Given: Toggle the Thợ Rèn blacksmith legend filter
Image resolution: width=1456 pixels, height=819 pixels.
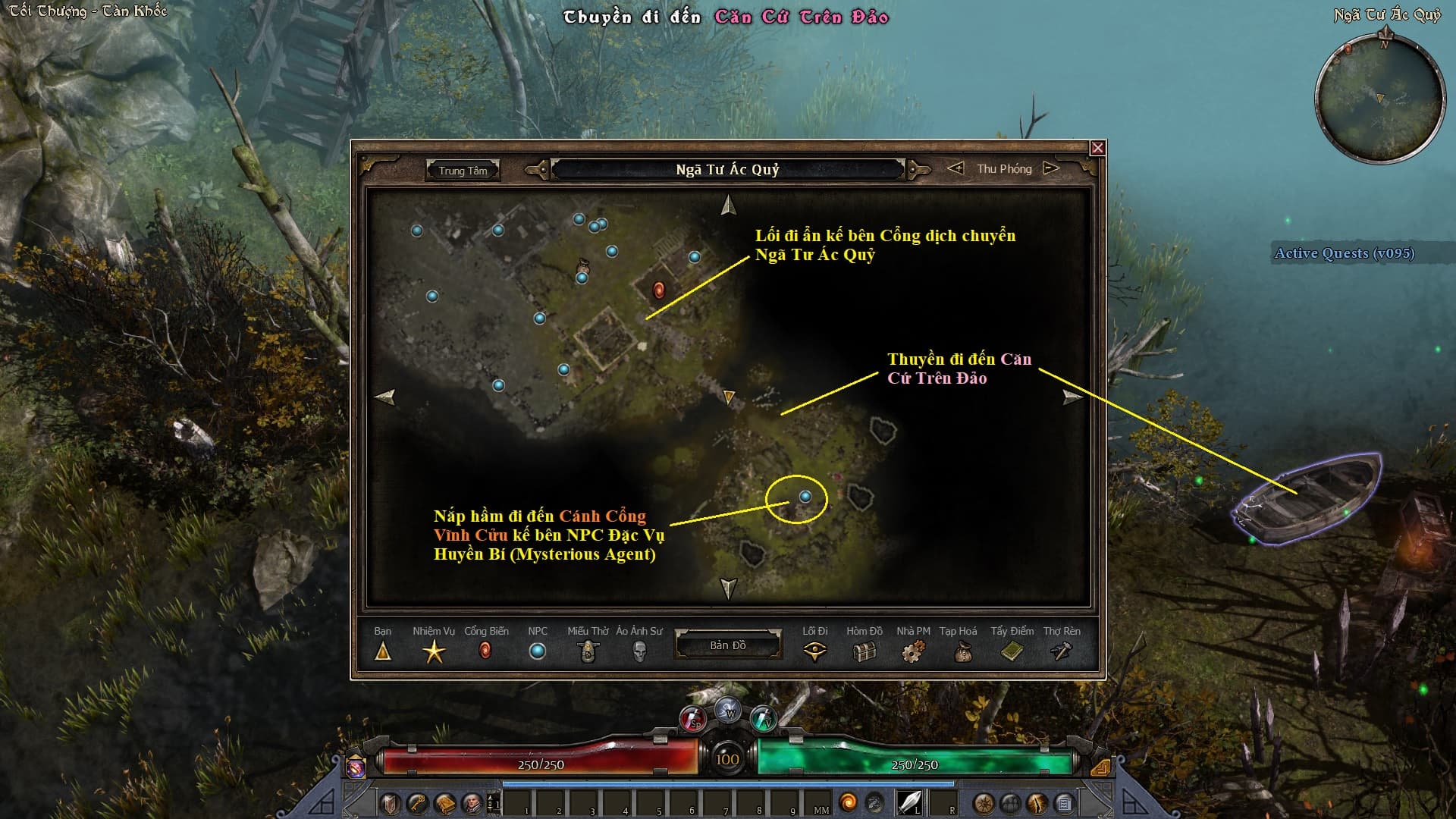Looking at the screenshot, I should pyautogui.click(x=1062, y=651).
